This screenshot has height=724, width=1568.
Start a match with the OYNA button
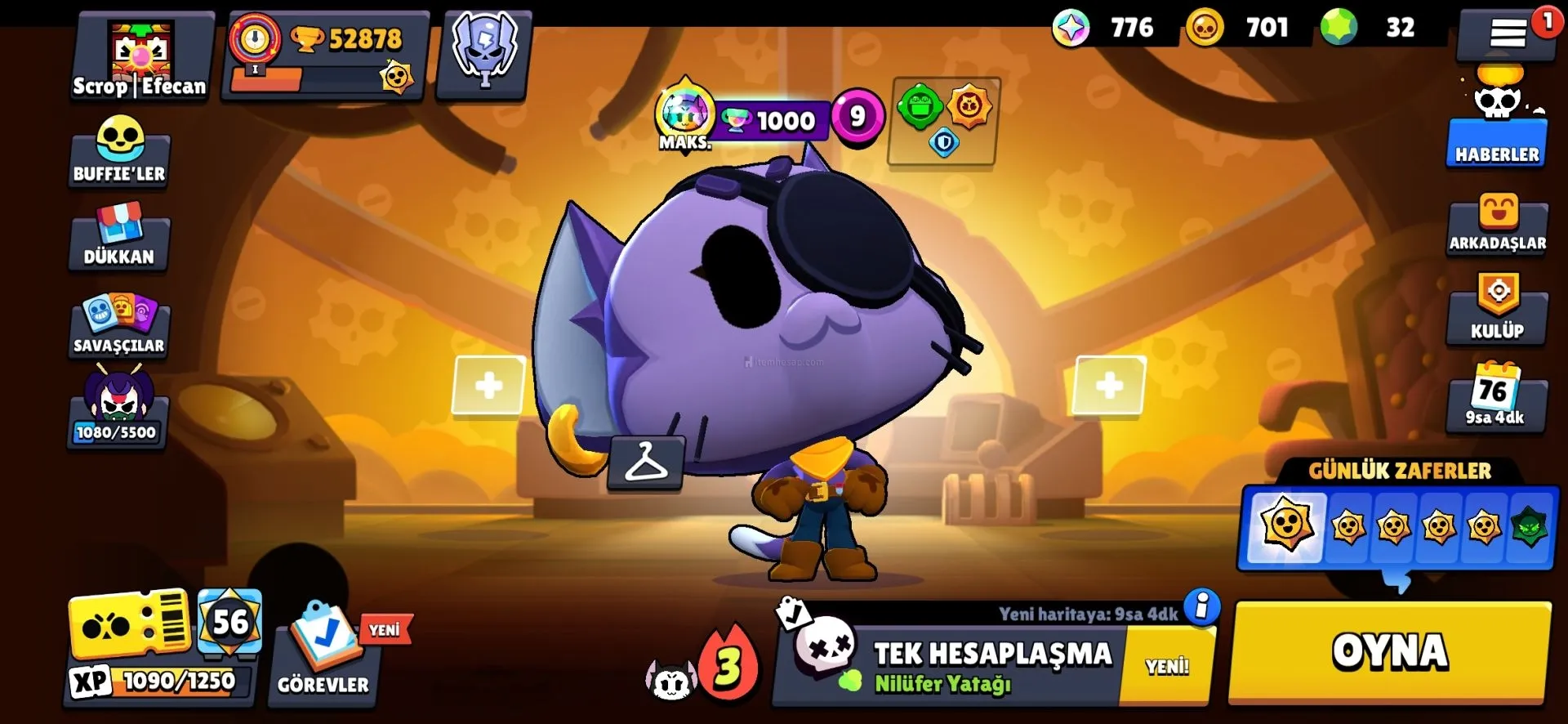(x=1389, y=653)
